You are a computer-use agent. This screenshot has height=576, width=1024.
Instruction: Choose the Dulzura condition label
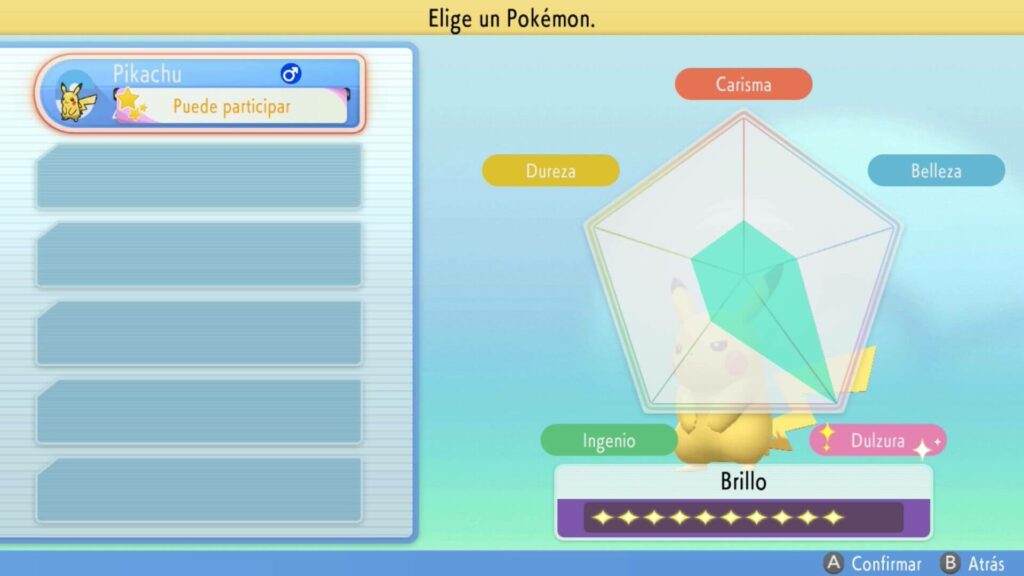click(877, 440)
